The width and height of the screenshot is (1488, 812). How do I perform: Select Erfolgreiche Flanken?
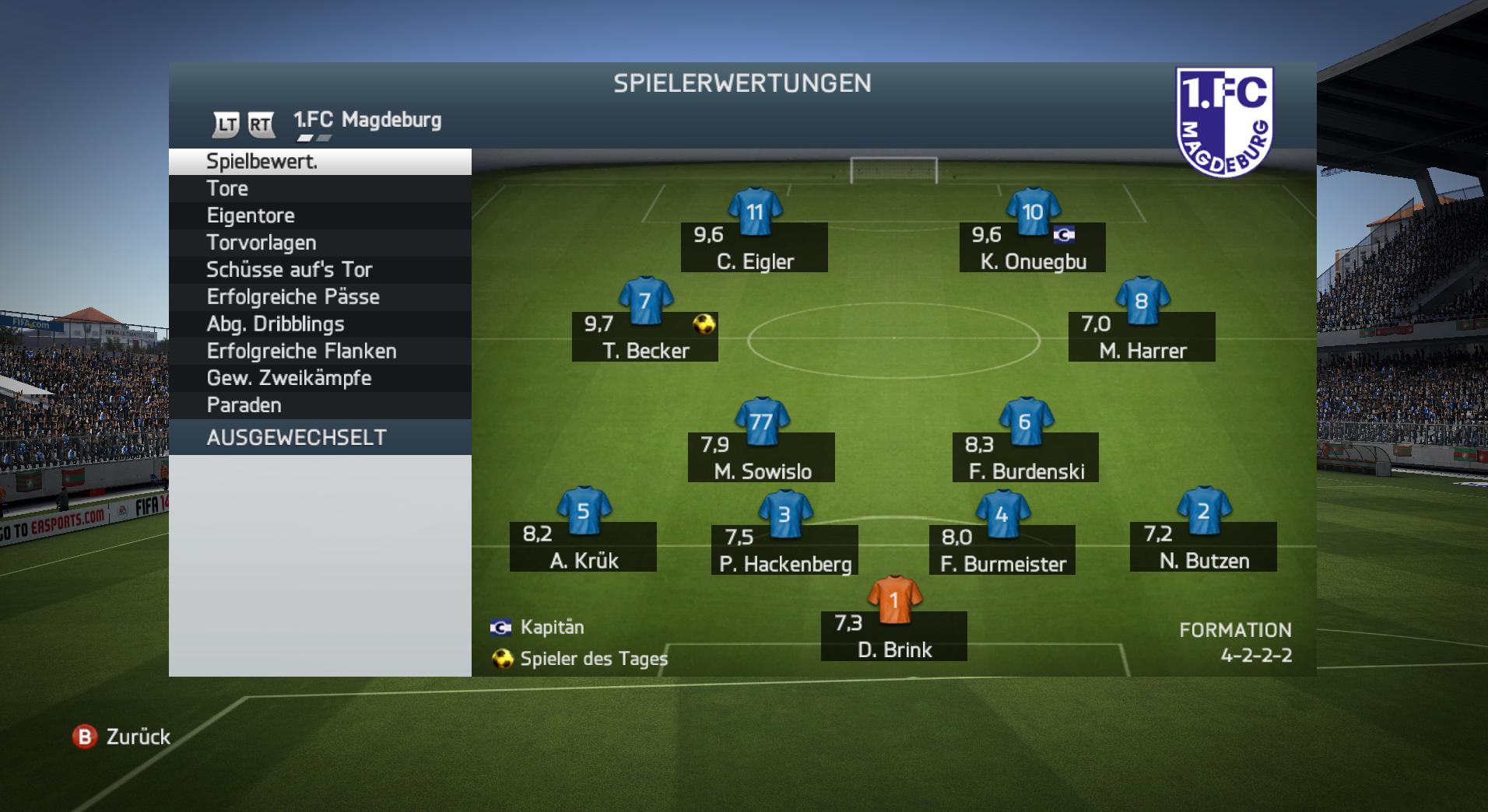pyautogui.click(x=319, y=351)
